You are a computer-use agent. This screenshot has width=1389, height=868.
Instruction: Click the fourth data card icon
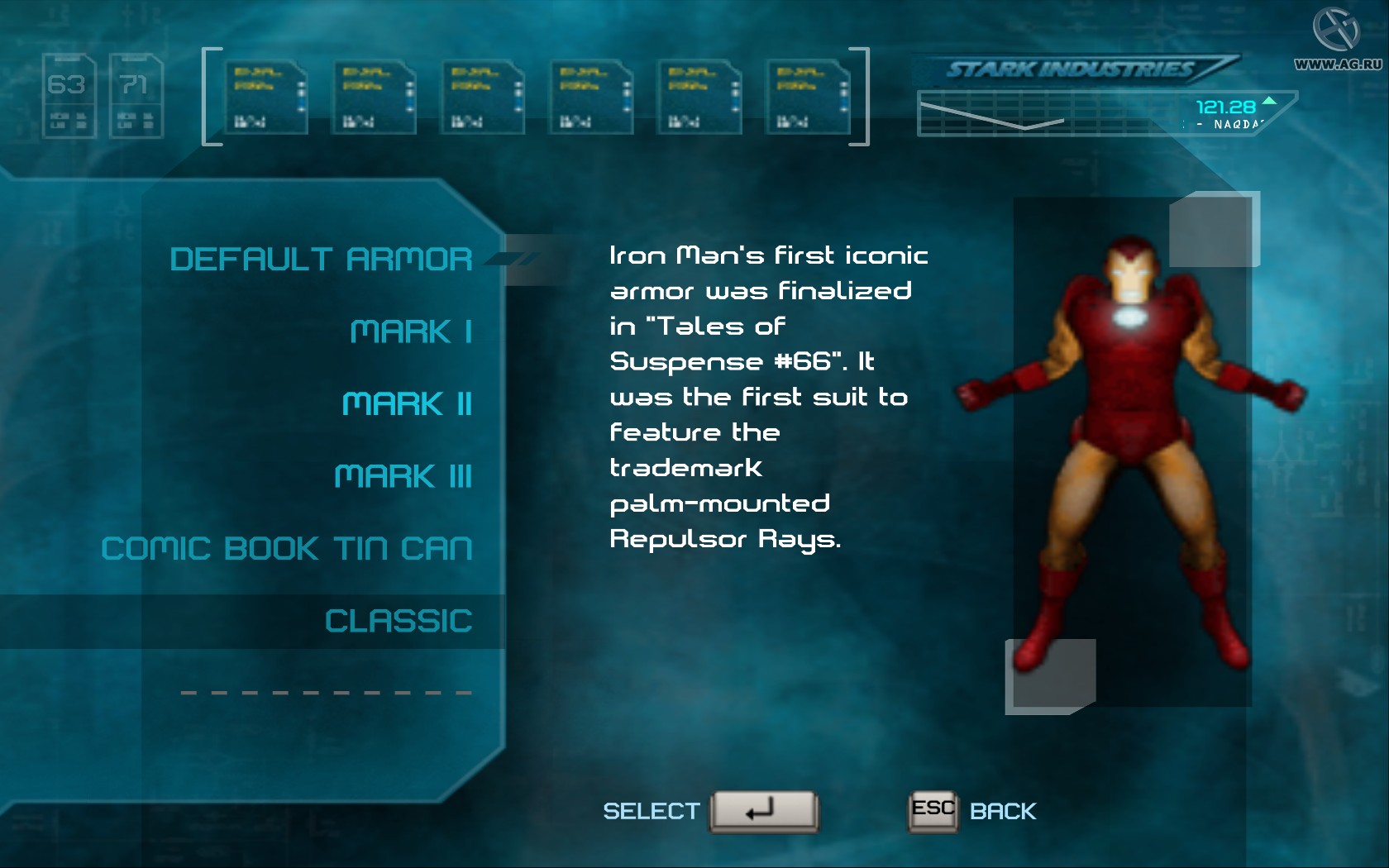pos(590,96)
